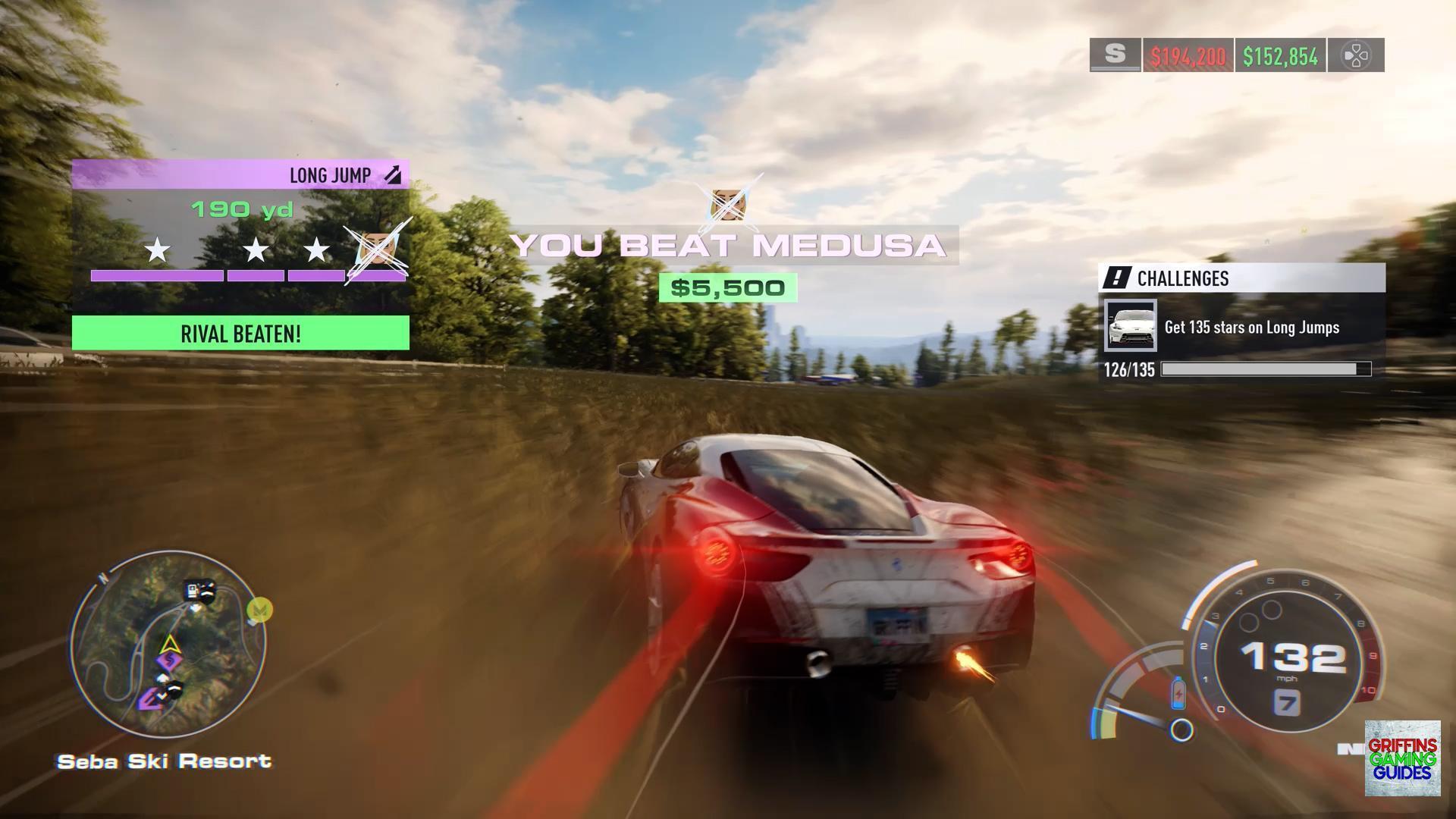Open the Challenges panel header
Screen dimensions: 1456x819
point(1241,278)
